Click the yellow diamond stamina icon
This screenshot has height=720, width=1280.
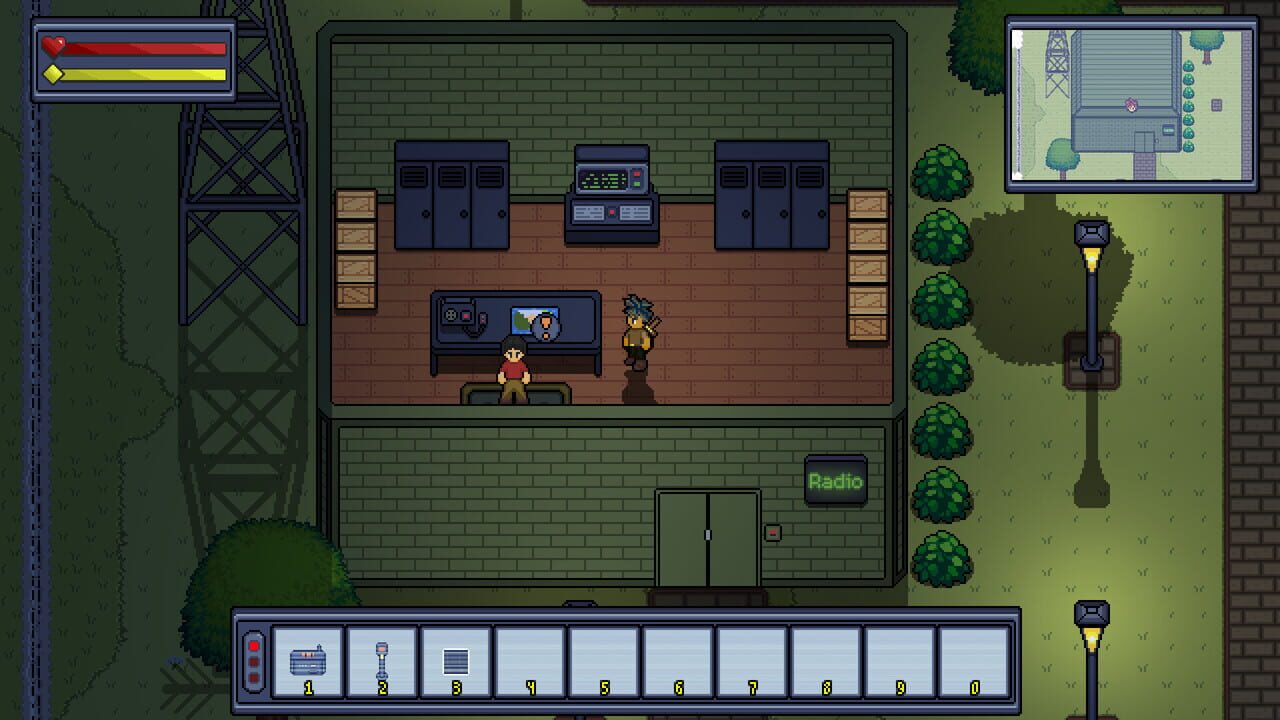click(52, 72)
